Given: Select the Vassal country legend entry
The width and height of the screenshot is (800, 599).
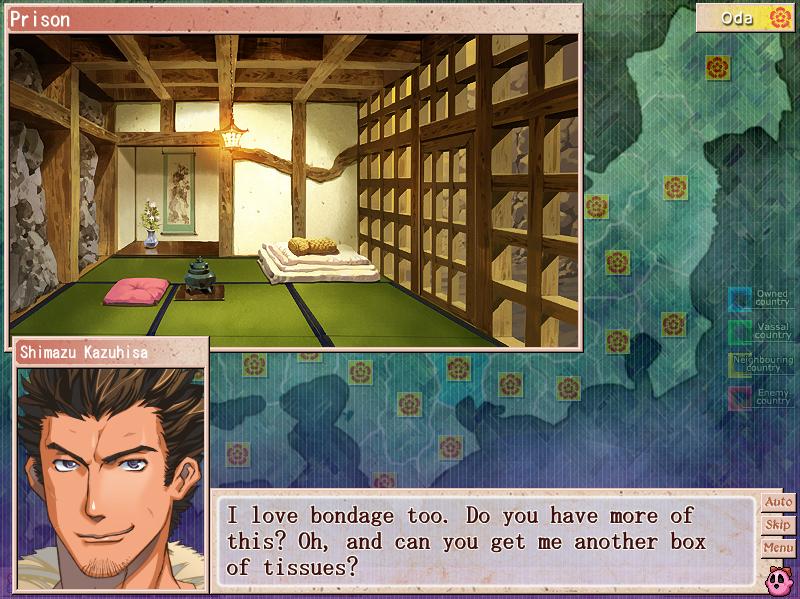Looking at the screenshot, I should (x=760, y=330).
